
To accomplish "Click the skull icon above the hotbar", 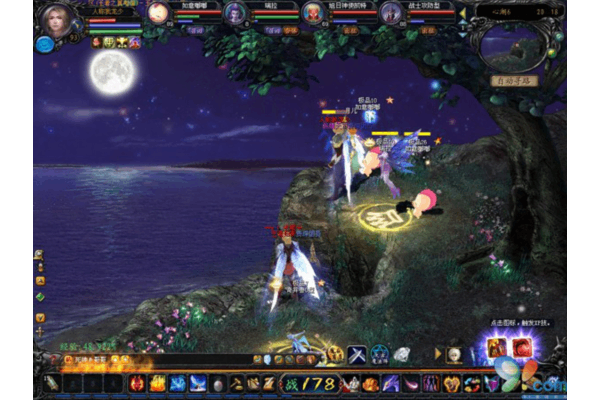I will [452, 355].
